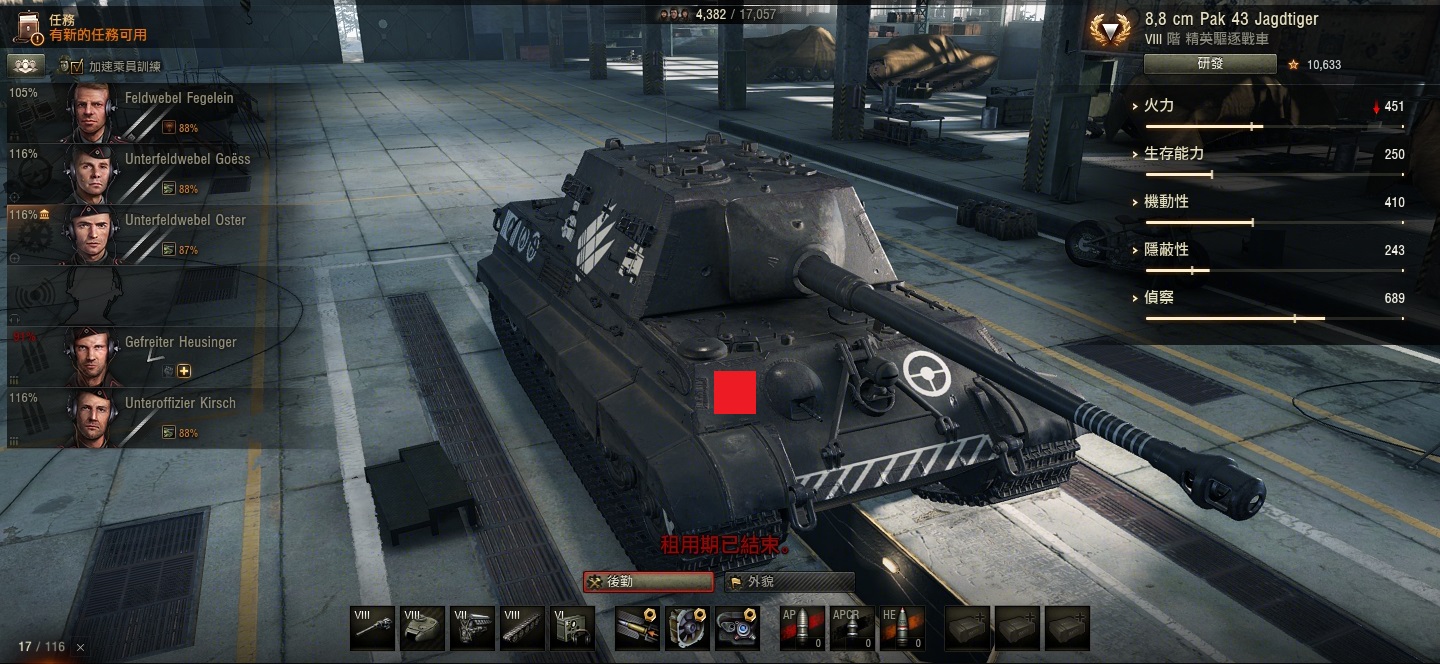Open the 後勤 service button
The image size is (1440, 664).
click(648, 582)
